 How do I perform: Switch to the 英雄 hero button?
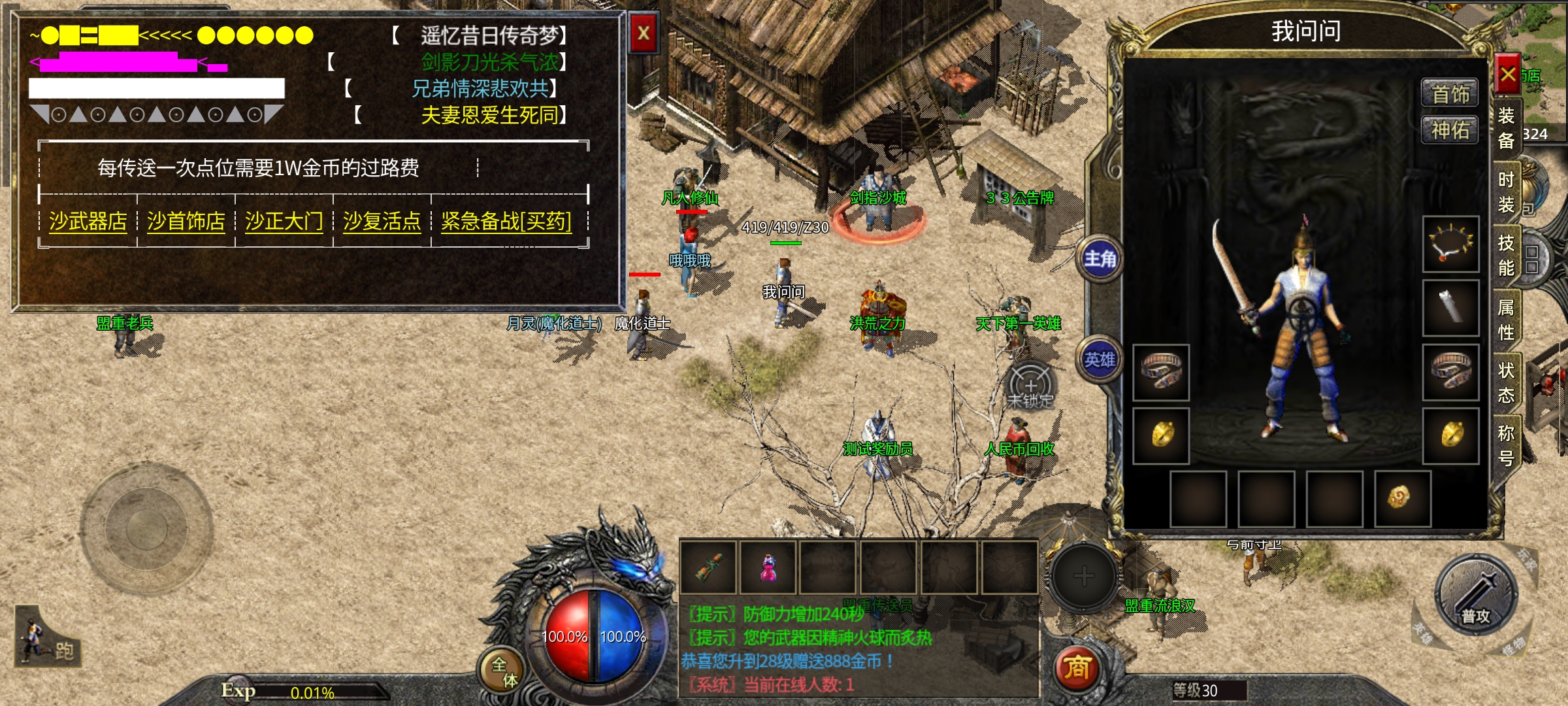[1100, 360]
